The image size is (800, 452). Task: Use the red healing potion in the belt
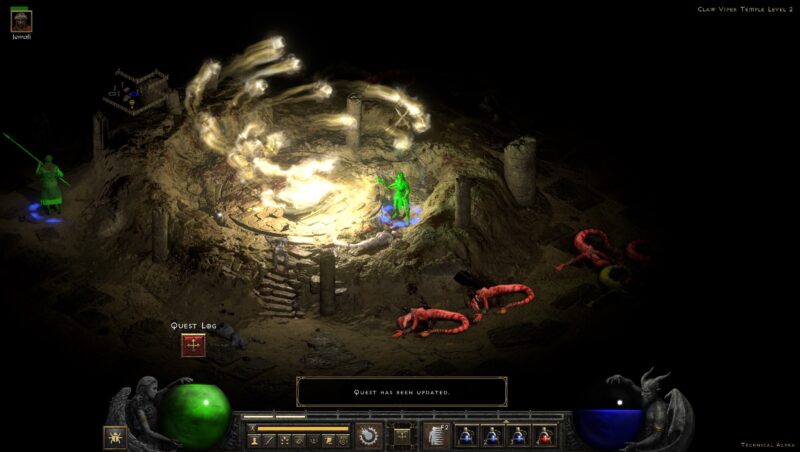(x=545, y=436)
